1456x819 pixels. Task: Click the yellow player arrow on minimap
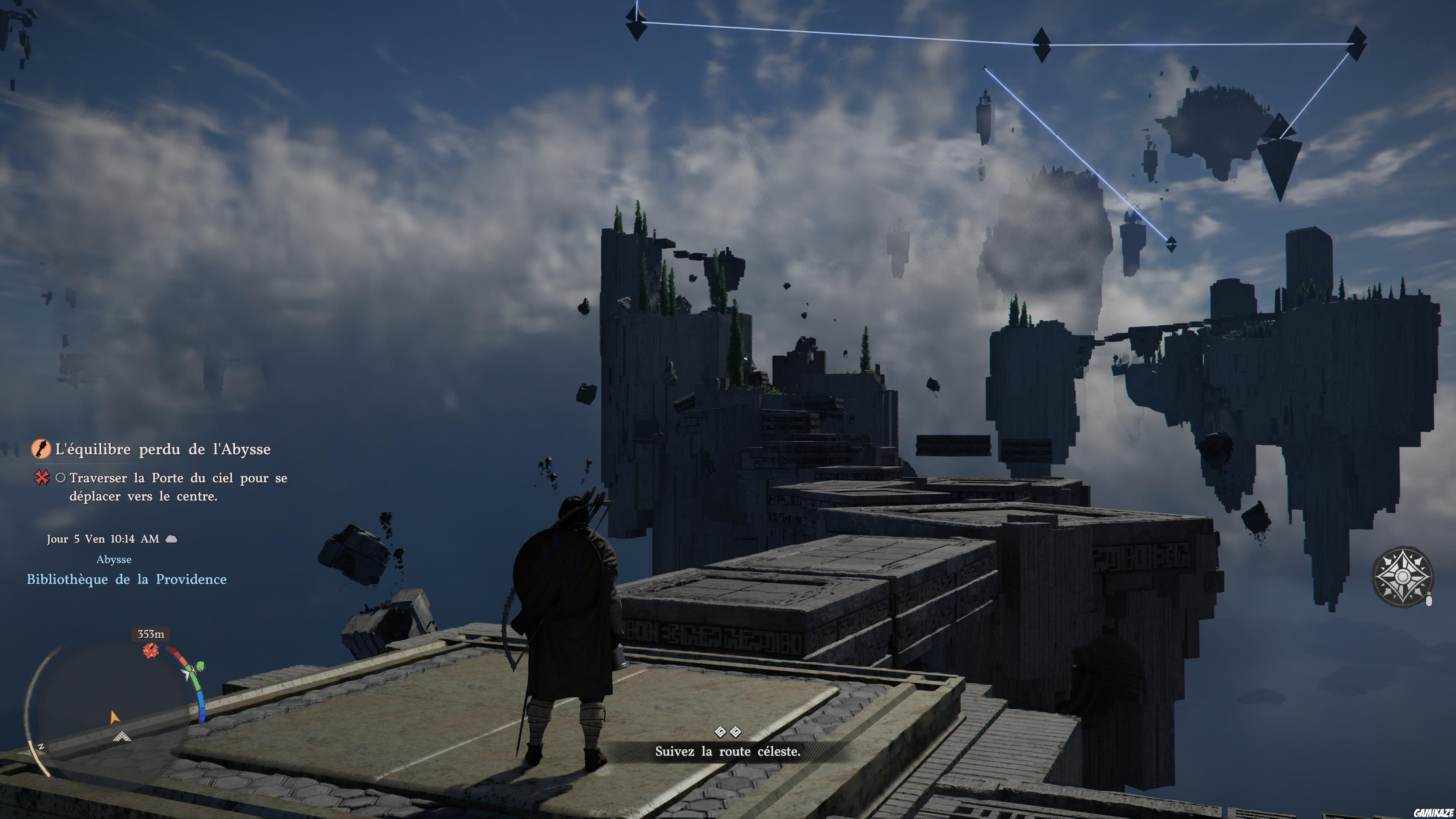click(114, 717)
